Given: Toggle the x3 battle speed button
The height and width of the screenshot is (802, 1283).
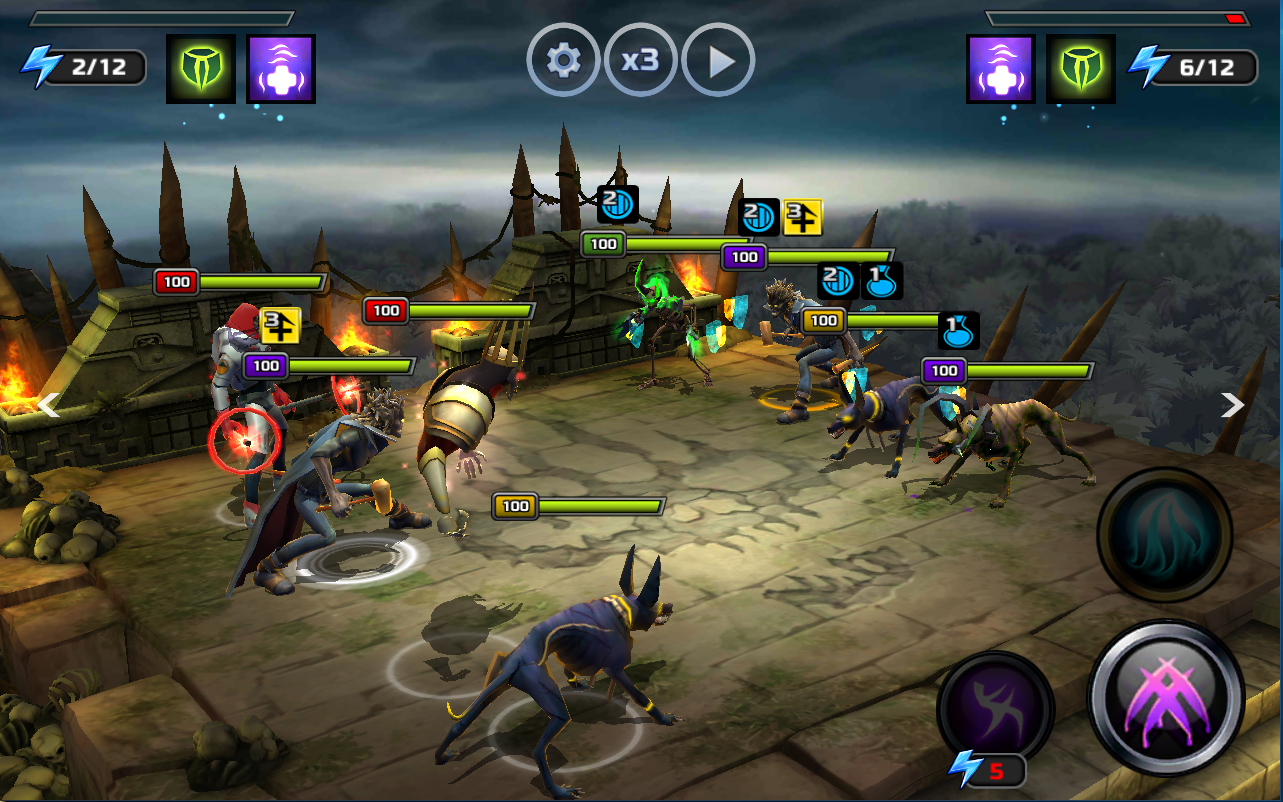Looking at the screenshot, I should point(640,61).
